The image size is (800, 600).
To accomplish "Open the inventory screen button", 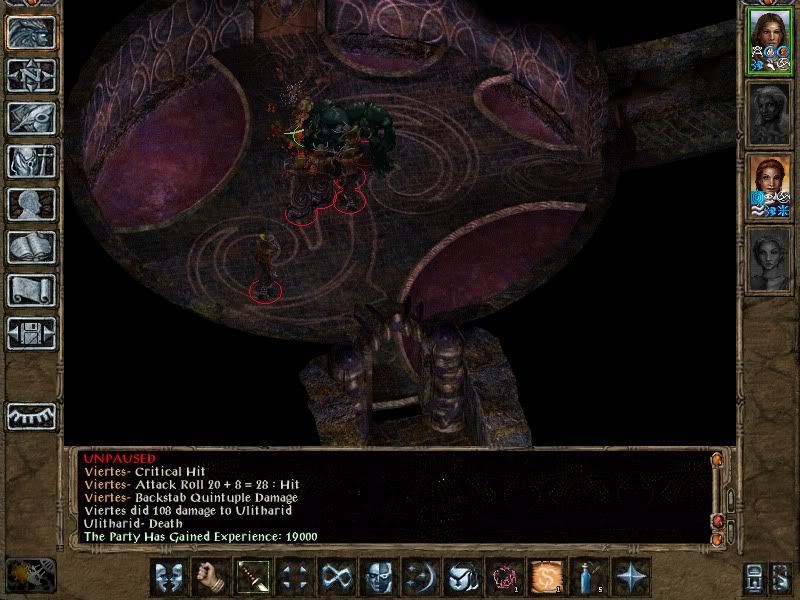I will (31, 161).
